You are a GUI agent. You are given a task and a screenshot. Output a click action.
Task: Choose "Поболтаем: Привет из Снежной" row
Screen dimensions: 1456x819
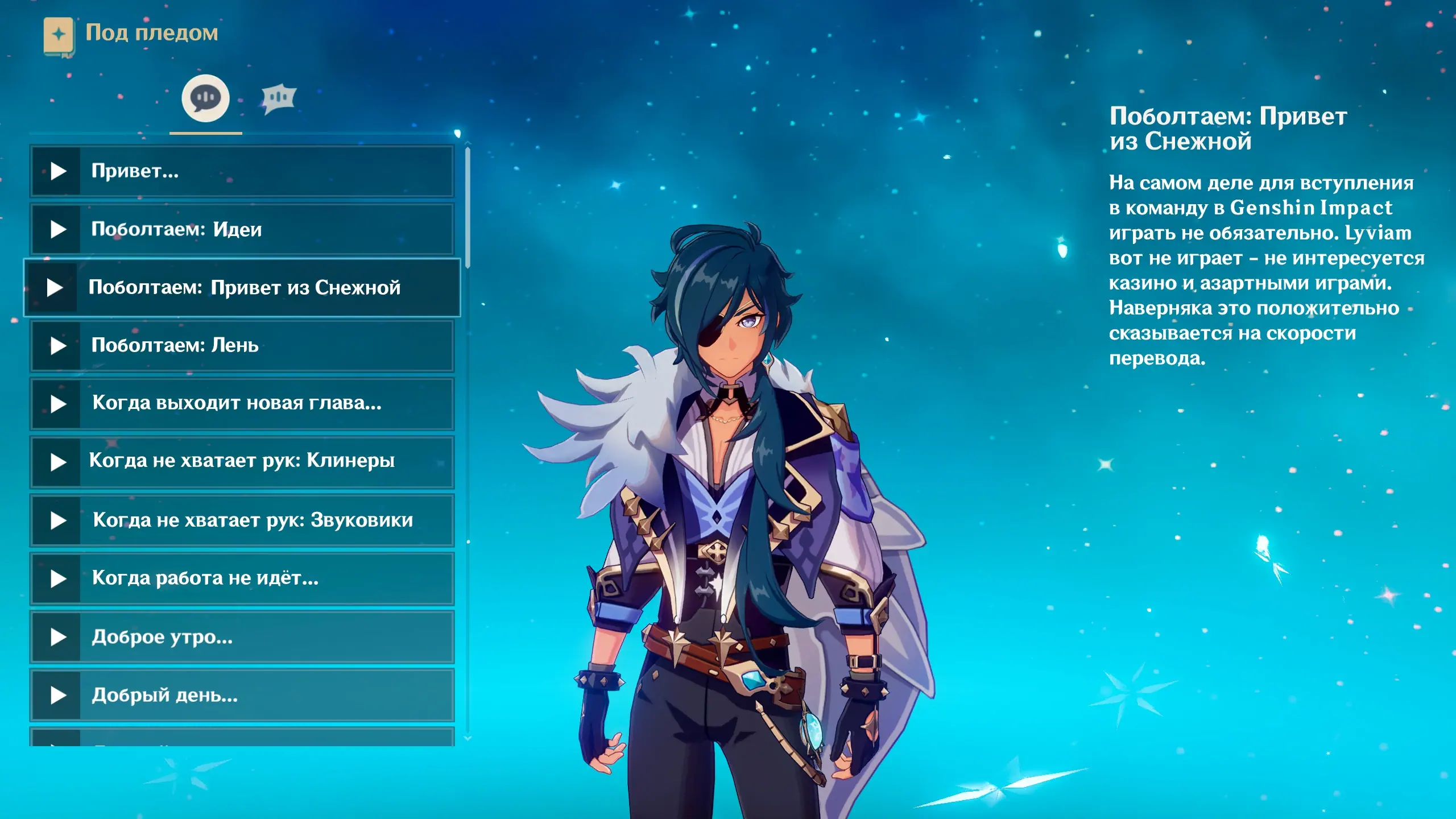(x=242, y=287)
